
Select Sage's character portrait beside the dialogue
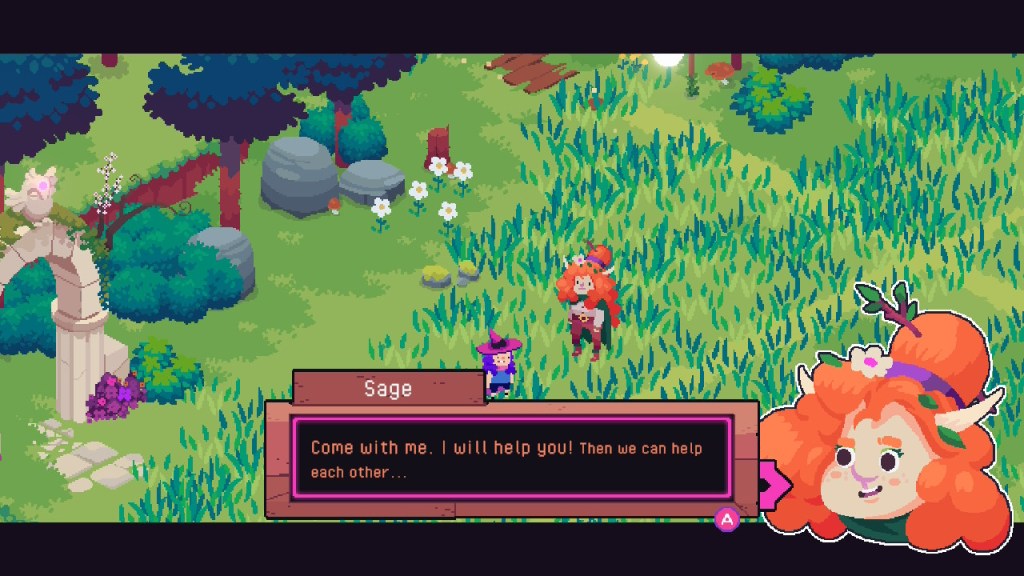click(890, 440)
